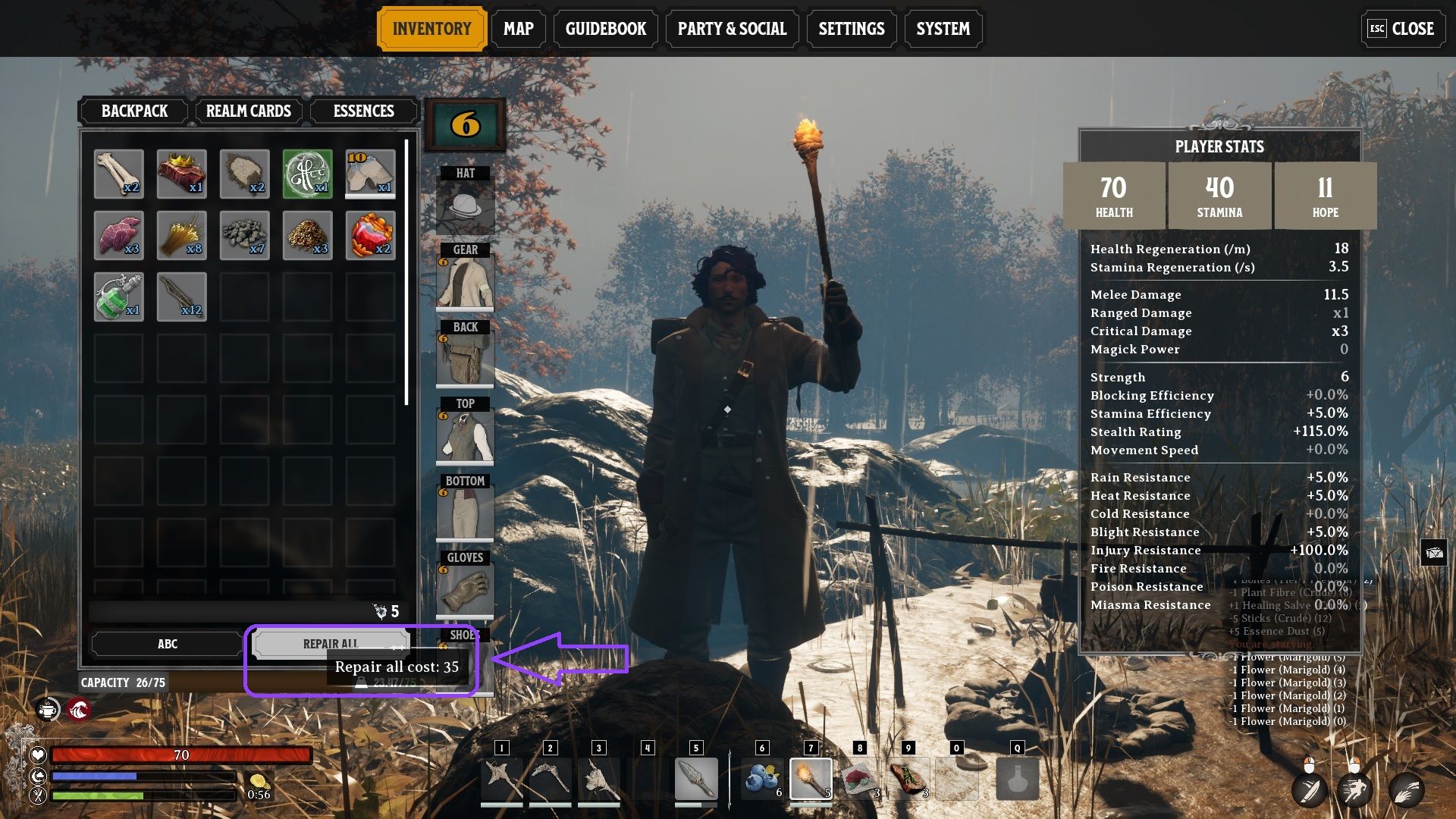Select the bones item in the backpack
The image size is (1456, 819).
point(118,174)
